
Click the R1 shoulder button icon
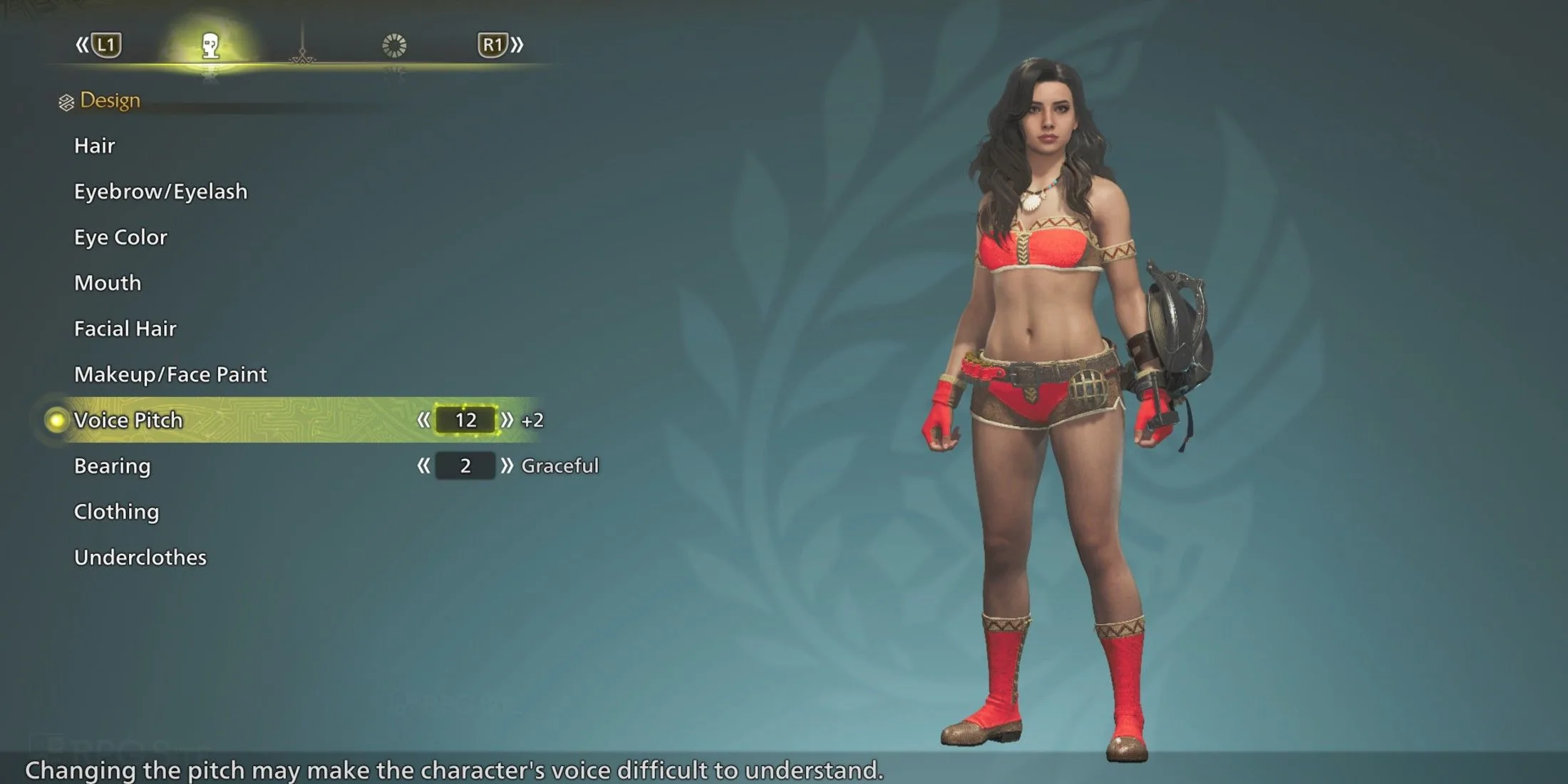click(x=494, y=44)
